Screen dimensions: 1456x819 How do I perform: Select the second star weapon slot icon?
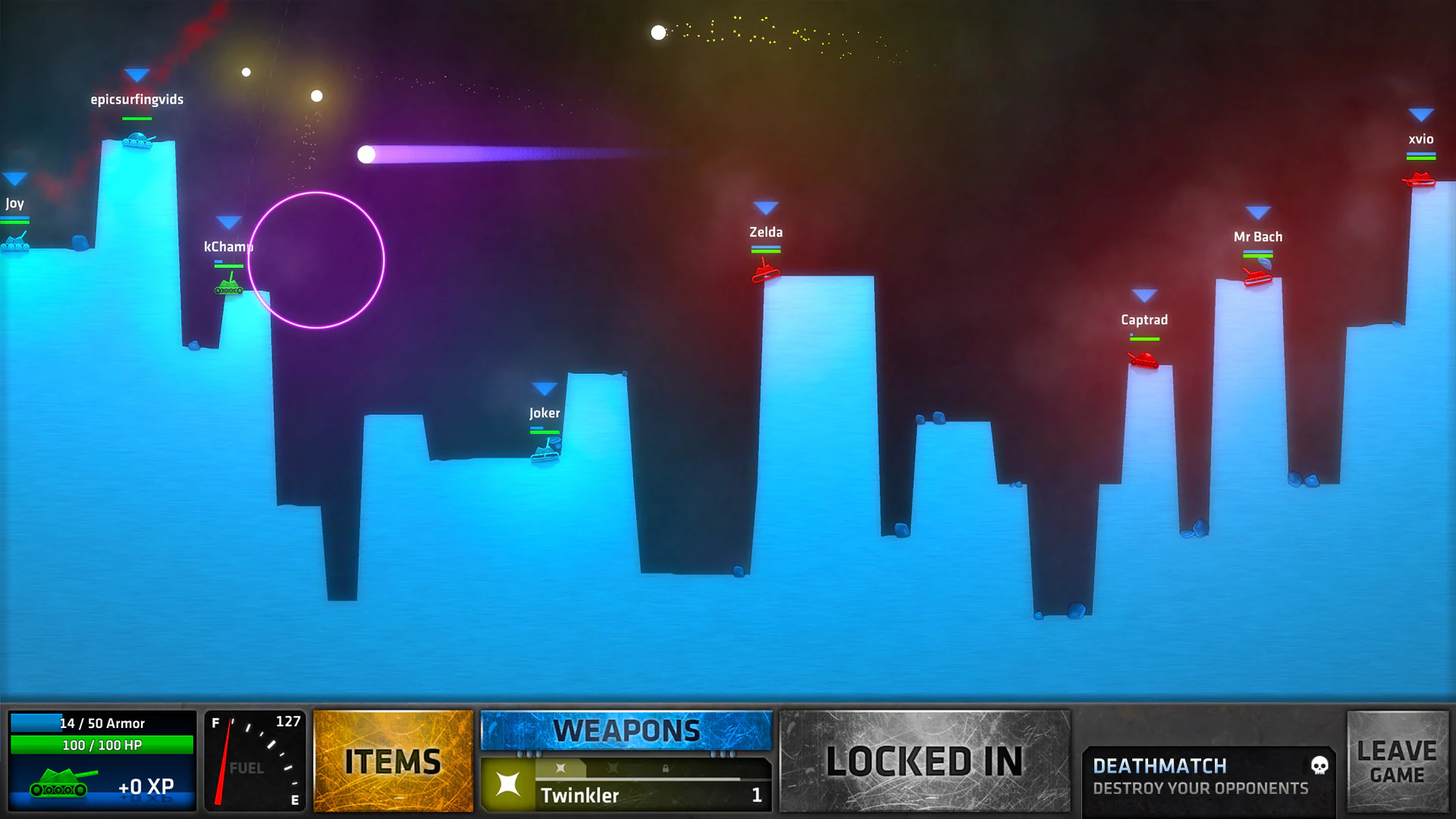click(560, 768)
